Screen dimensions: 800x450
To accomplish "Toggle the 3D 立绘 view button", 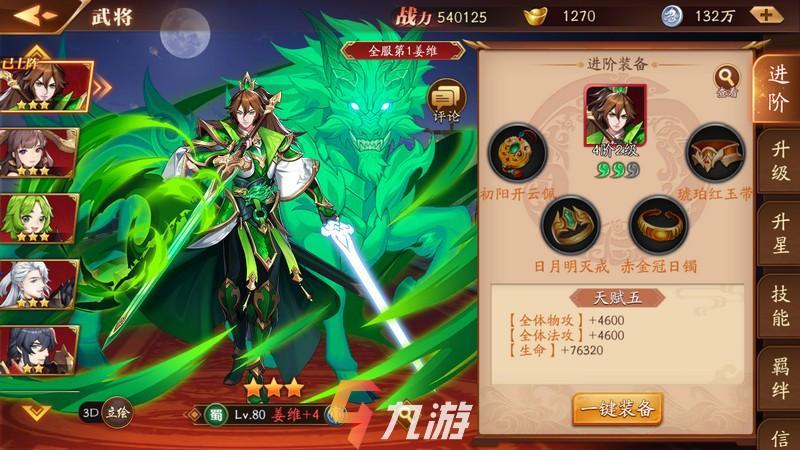I will tap(105, 410).
